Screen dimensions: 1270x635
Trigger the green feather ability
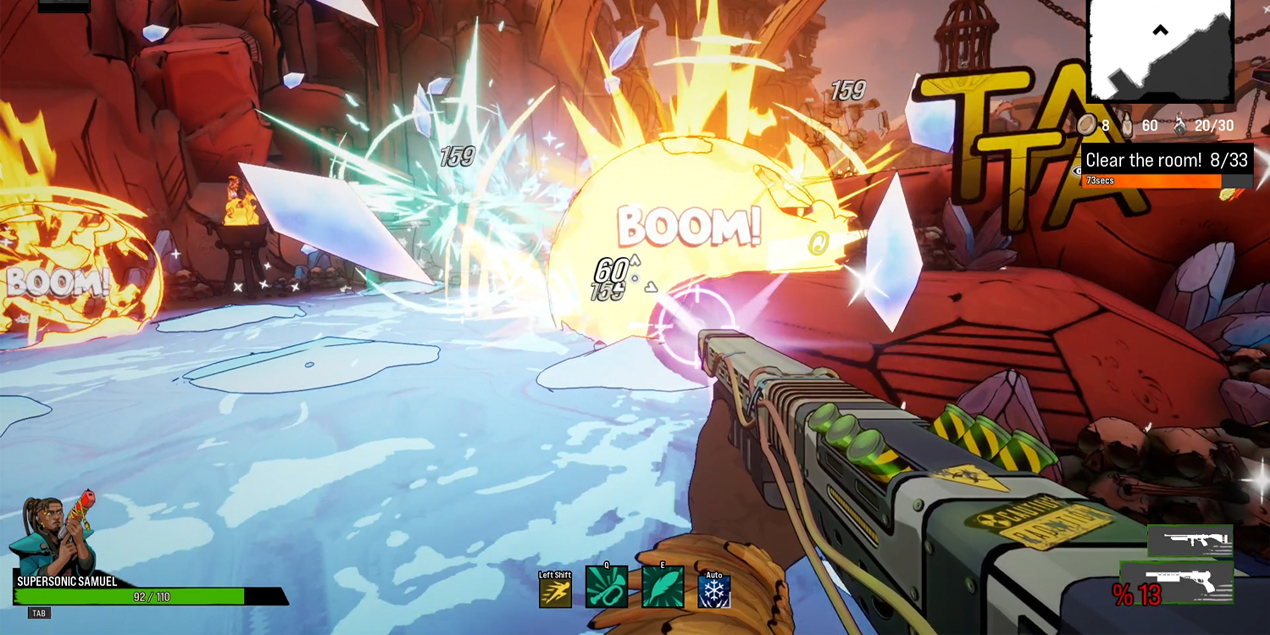point(662,588)
